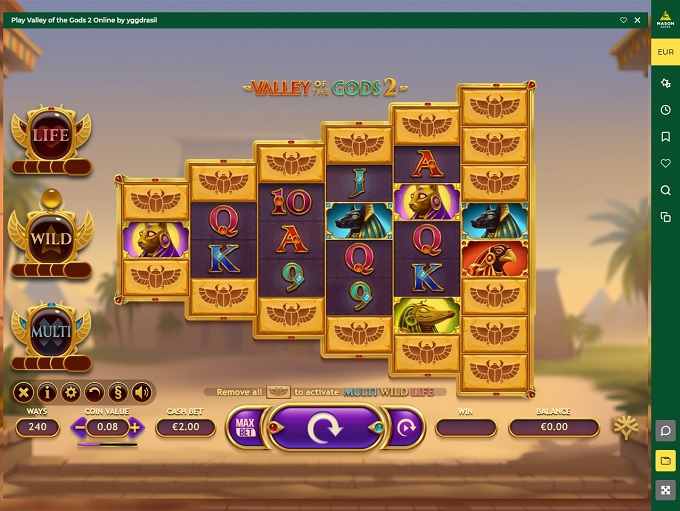Increase coin value with the plus button

135,428
